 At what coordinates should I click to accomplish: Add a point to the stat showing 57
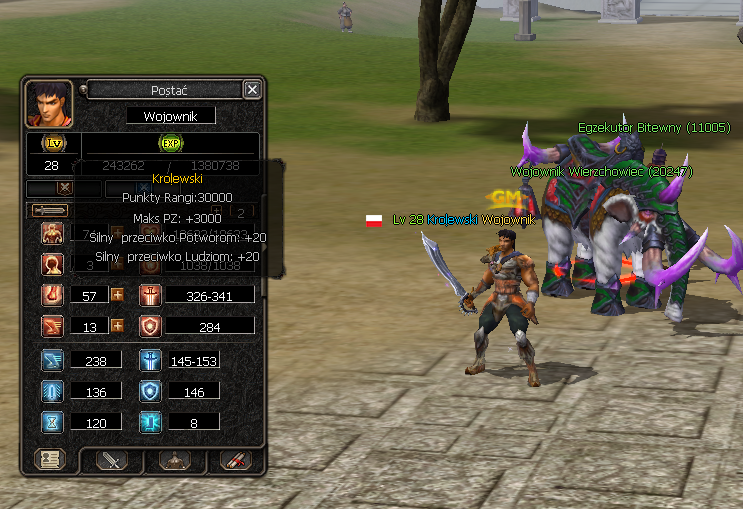click(117, 295)
